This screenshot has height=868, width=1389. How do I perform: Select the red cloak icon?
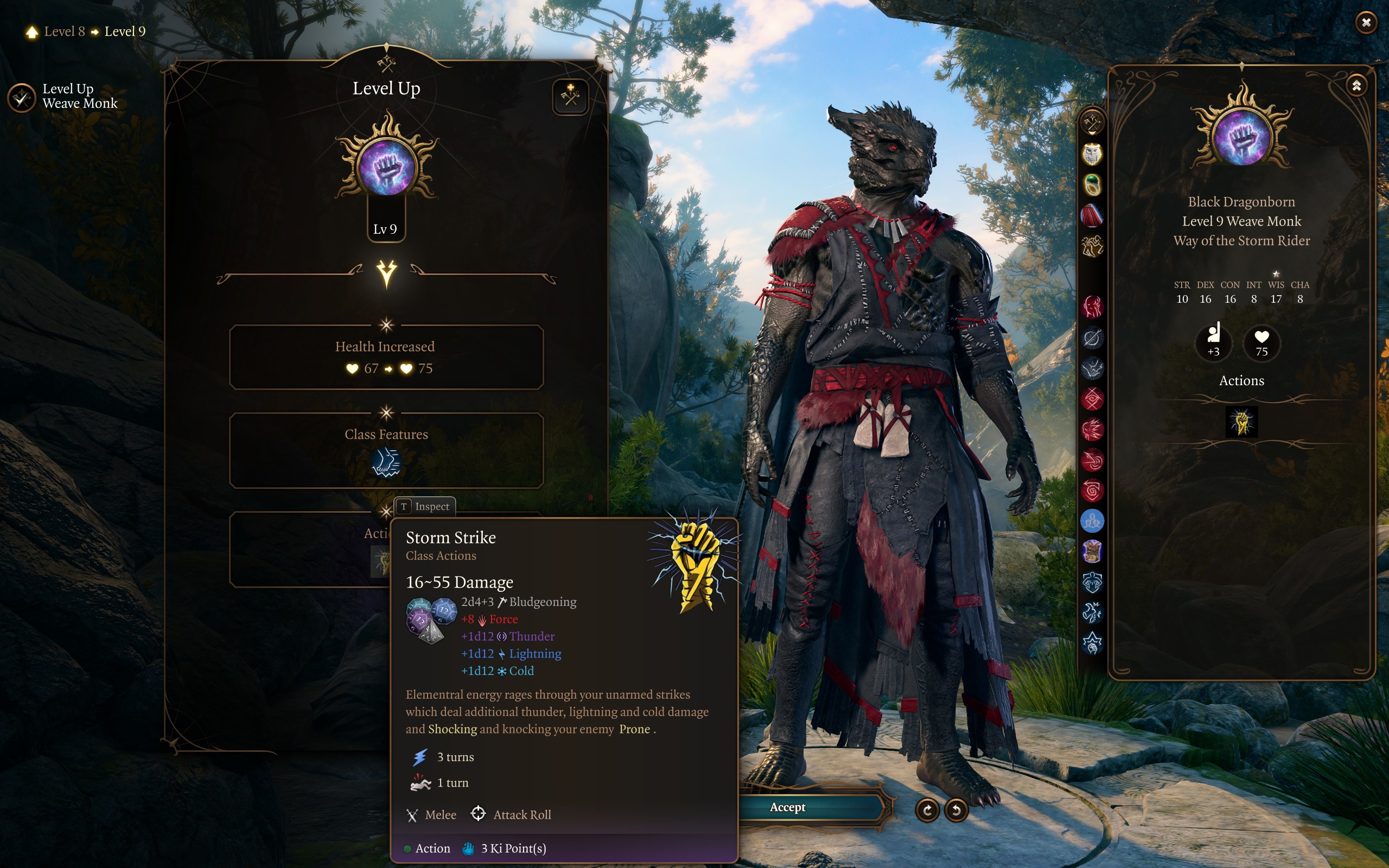click(1092, 216)
